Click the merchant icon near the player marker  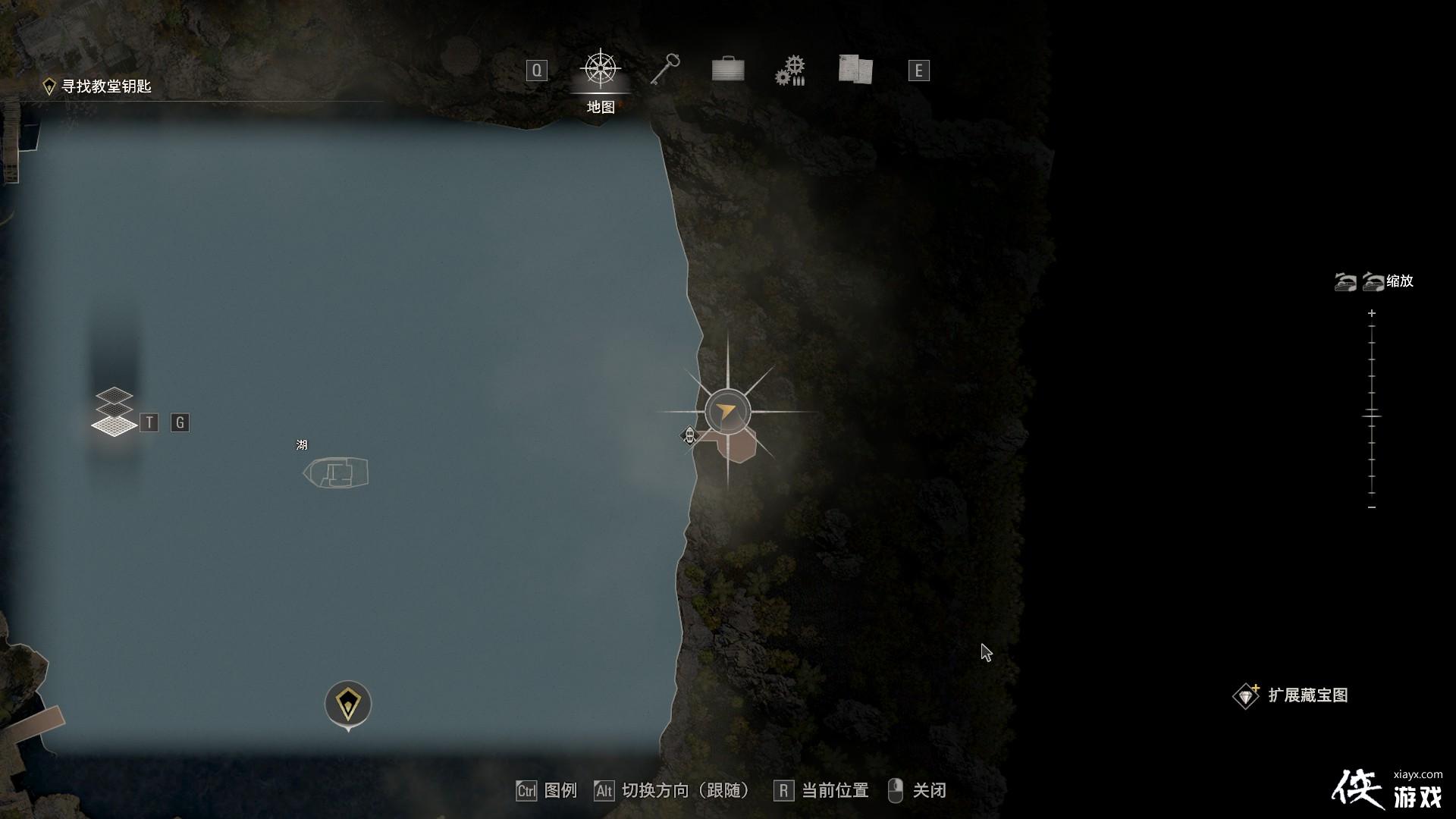(689, 437)
